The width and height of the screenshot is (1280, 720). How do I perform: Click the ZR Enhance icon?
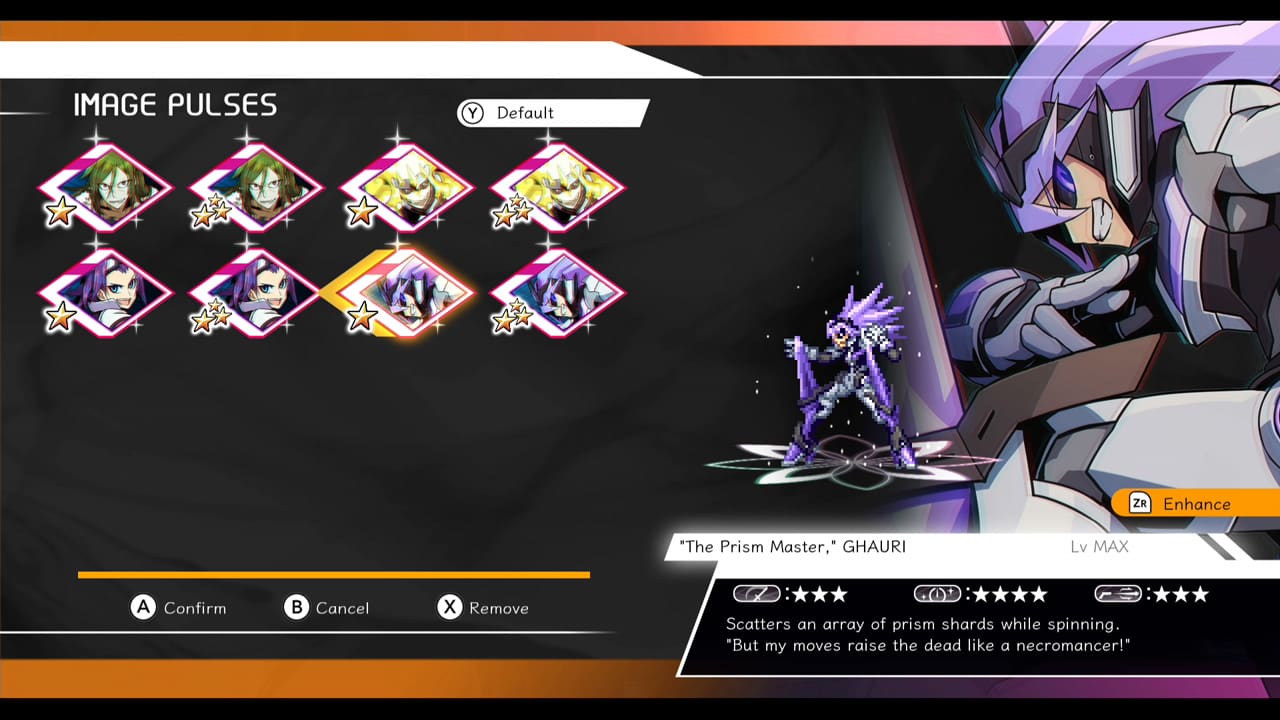(1140, 503)
